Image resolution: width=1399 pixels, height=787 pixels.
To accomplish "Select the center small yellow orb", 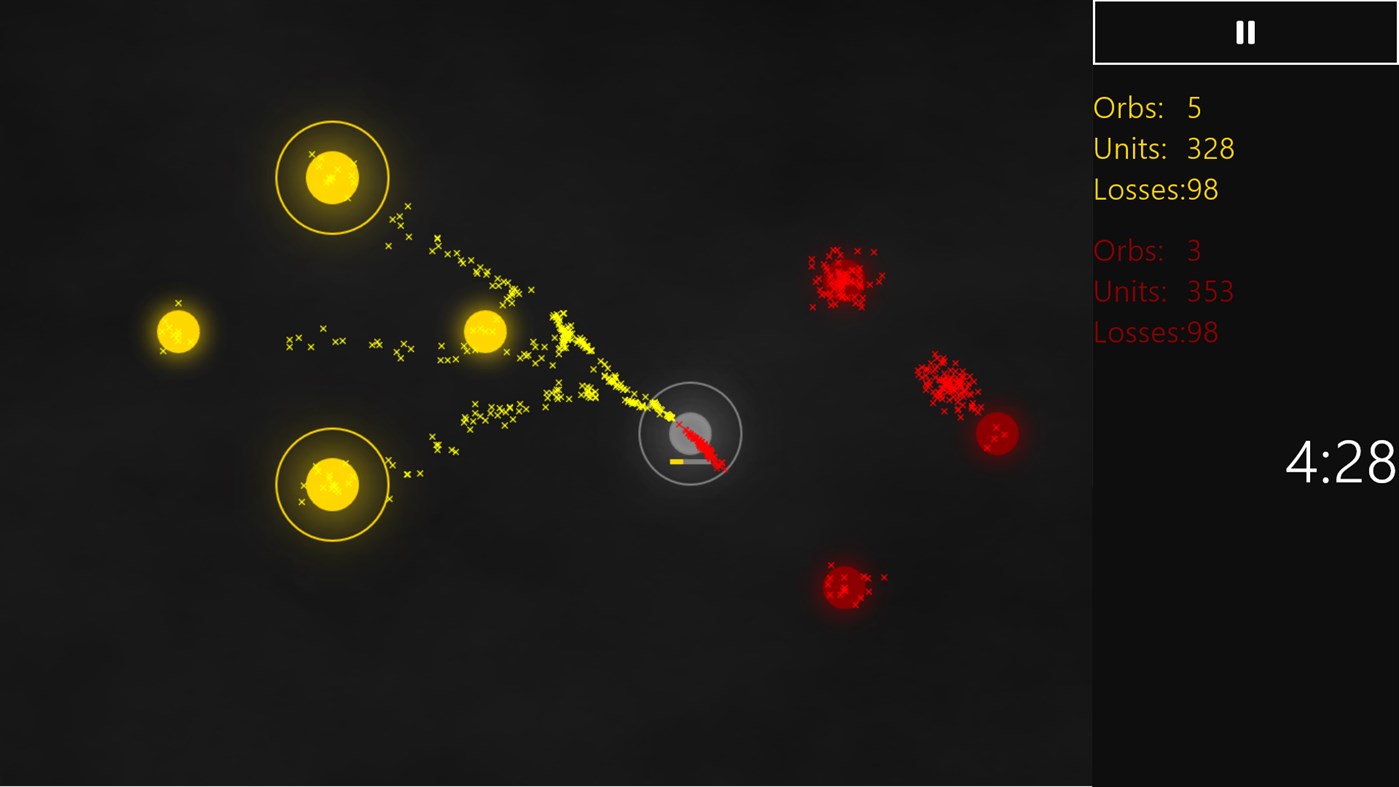I will 485,330.
